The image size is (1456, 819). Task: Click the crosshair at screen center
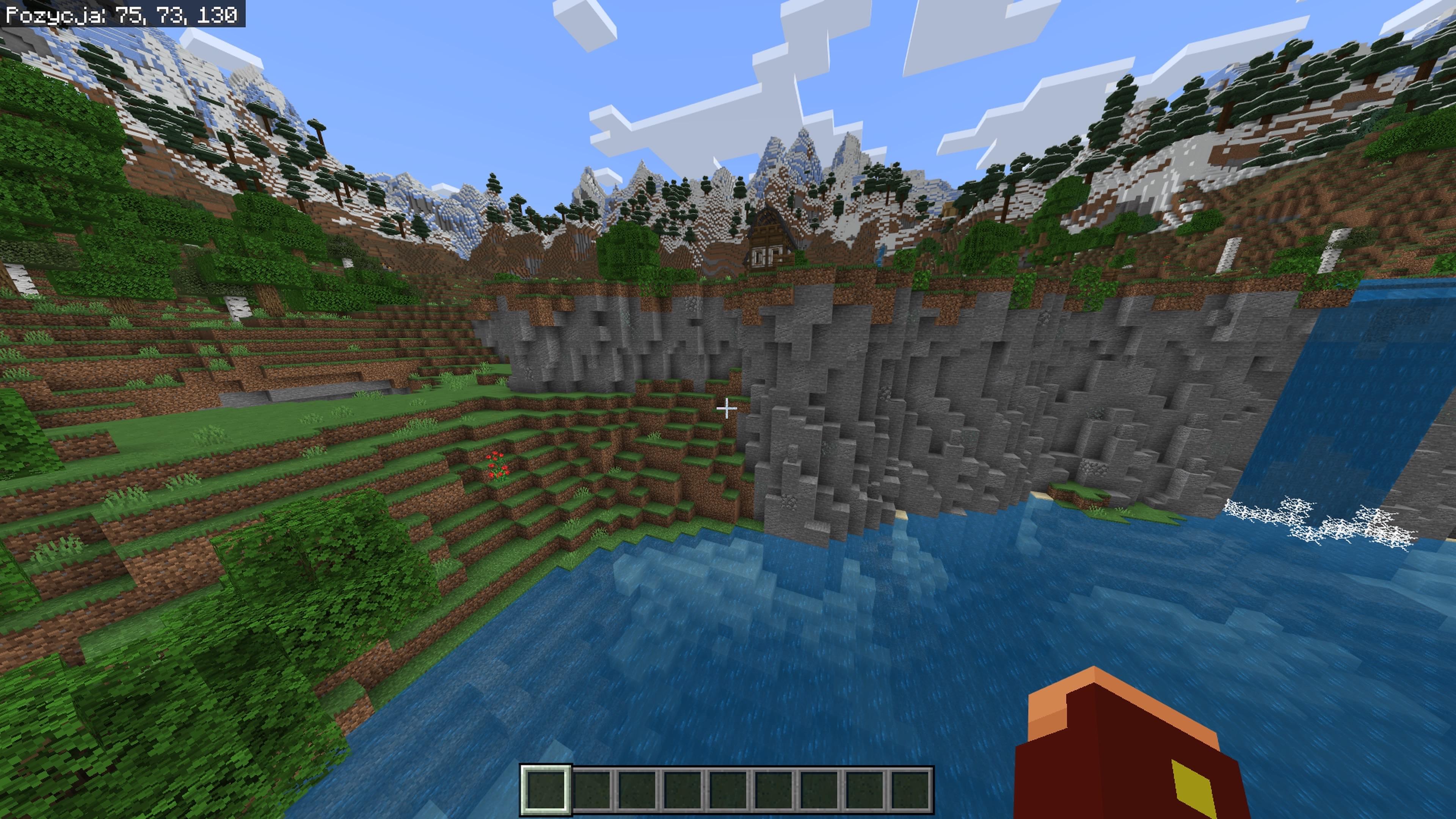728,409
